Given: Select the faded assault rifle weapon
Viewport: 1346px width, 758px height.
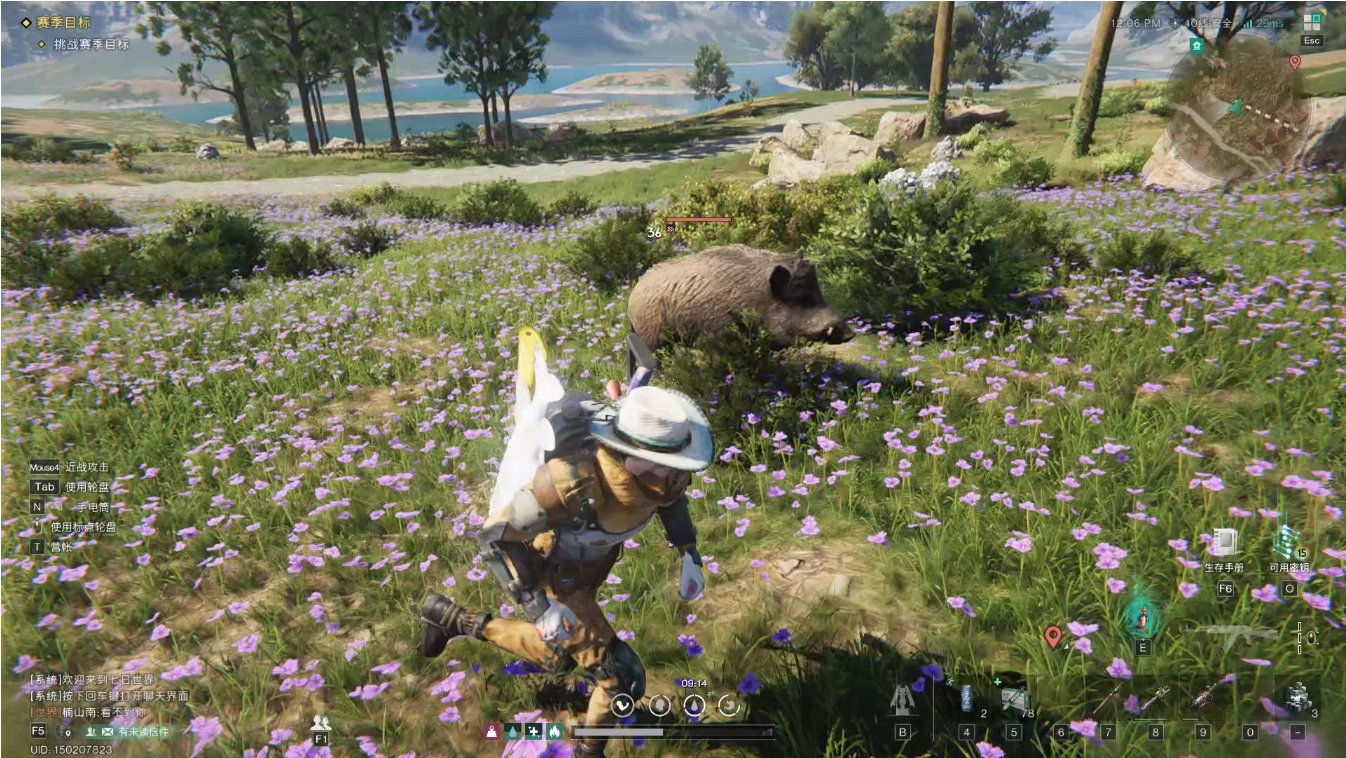Looking at the screenshot, I should tap(1230, 632).
